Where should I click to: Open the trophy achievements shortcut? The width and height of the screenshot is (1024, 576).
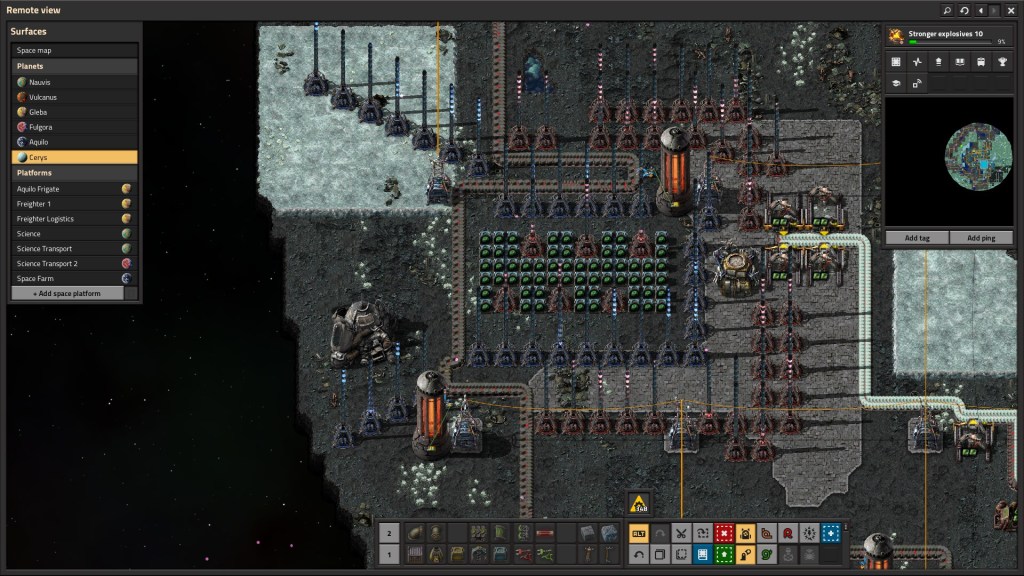coord(1002,62)
